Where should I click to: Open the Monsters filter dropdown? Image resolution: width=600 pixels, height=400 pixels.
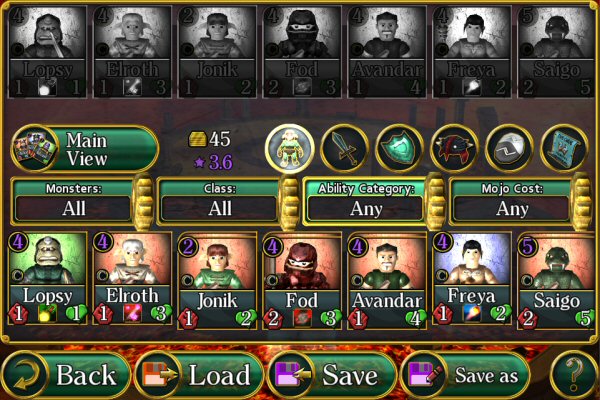(73, 208)
